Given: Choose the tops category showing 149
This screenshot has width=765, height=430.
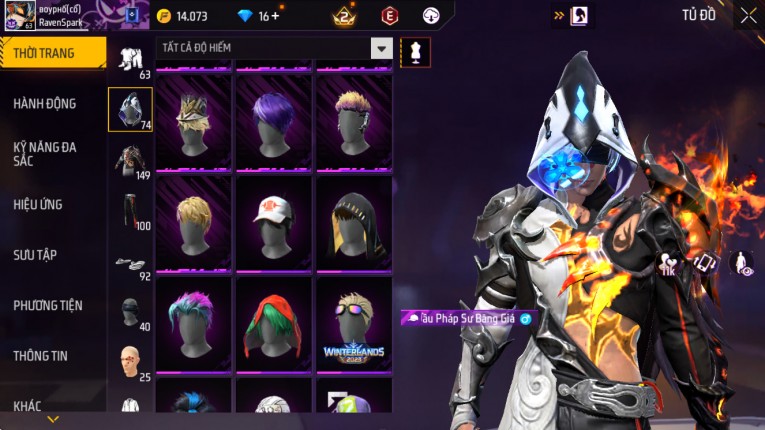Looking at the screenshot, I should (x=130, y=160).
